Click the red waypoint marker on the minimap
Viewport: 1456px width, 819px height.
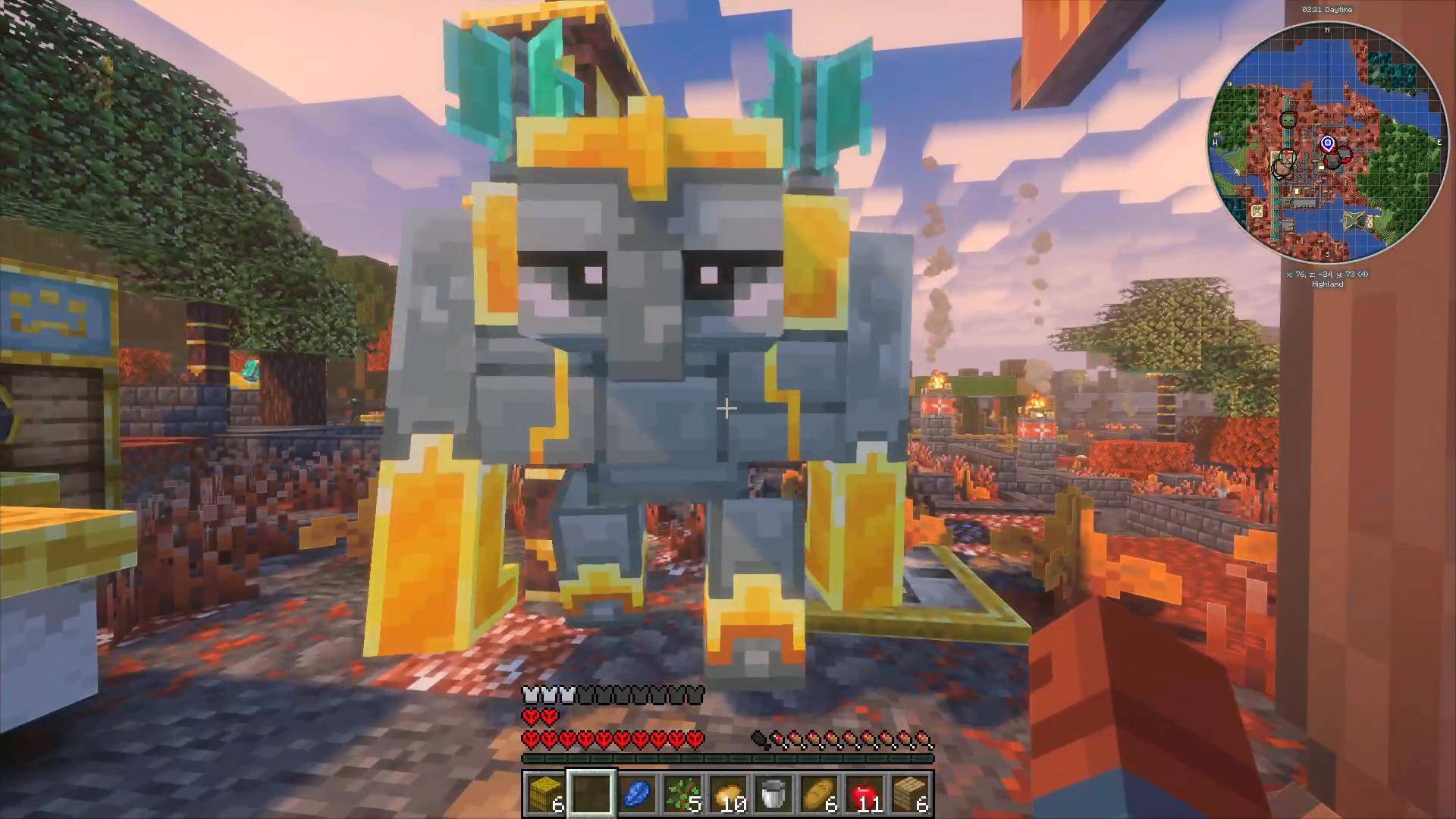1345,155
